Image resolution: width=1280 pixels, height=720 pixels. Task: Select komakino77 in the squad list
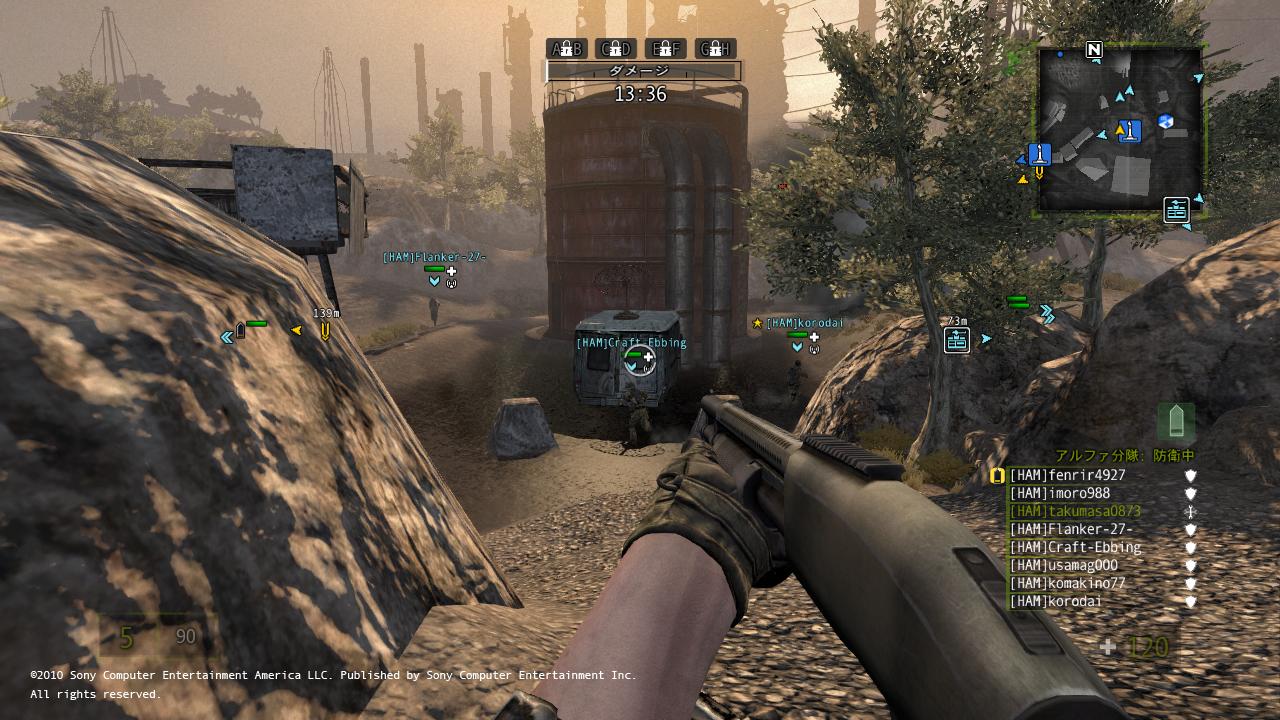point(1067,584)
